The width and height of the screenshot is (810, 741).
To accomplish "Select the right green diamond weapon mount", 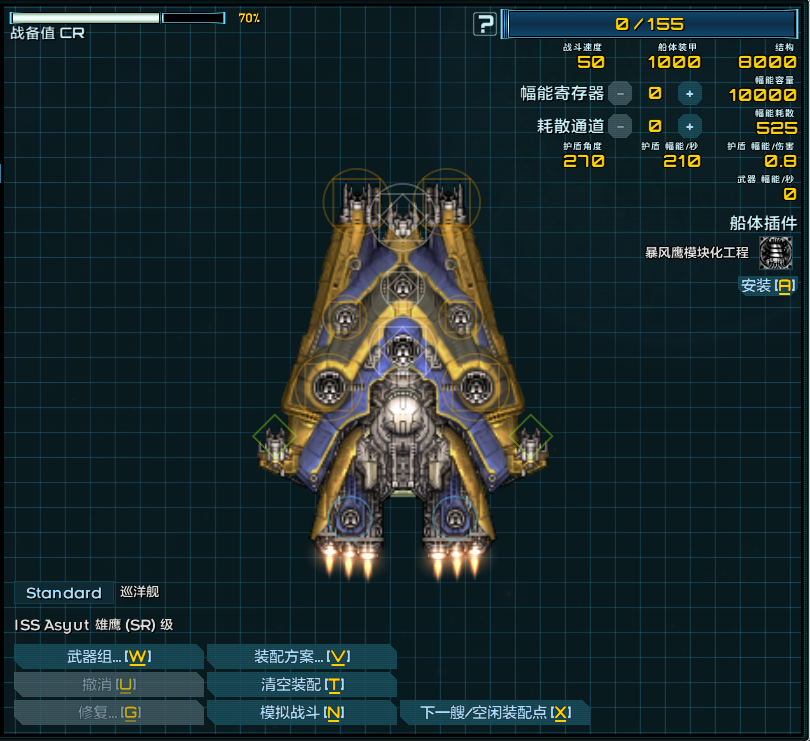I will [x=530, y=437].
